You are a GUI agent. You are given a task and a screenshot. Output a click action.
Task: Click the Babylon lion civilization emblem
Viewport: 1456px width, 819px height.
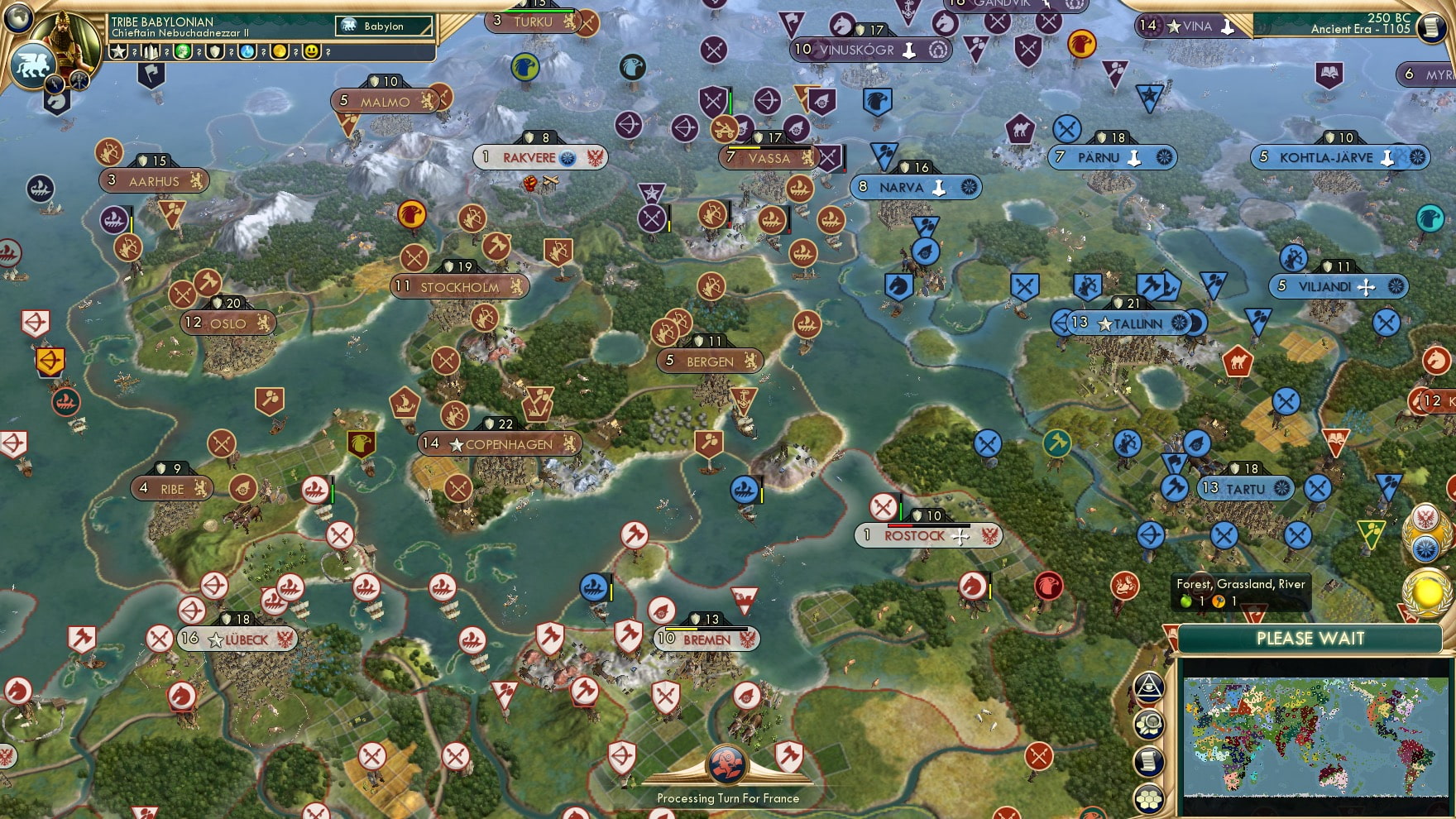348,25
